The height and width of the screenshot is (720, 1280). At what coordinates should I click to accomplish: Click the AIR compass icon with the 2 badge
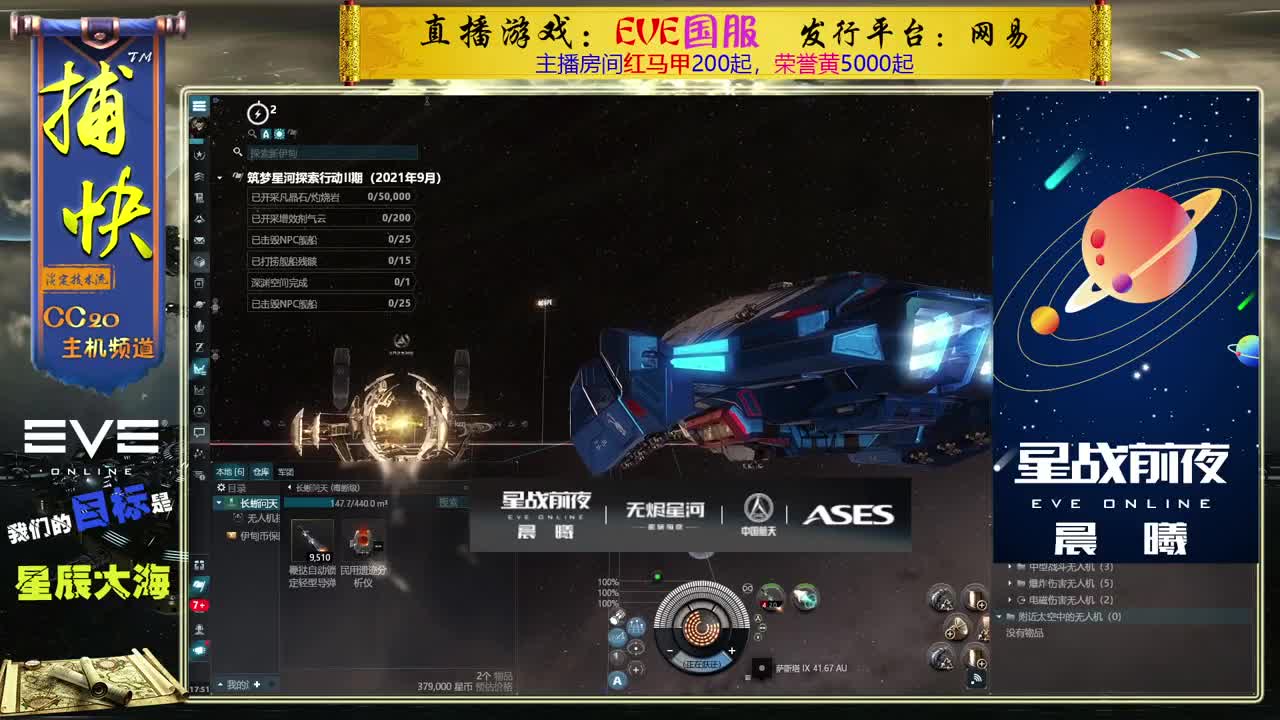(x=257, y=113)
